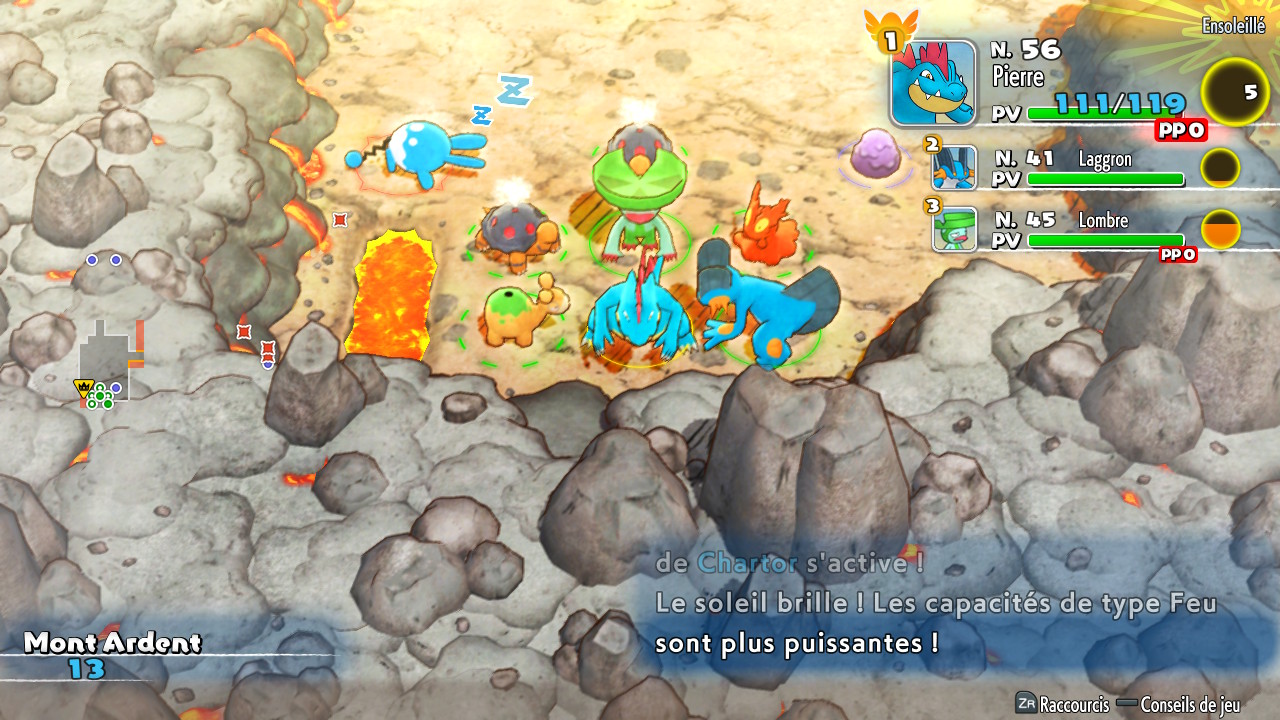This screenshot has height=720, width=1280.
Task: Choose Lombre's team portrait
Action: click(x=954, y=229)
